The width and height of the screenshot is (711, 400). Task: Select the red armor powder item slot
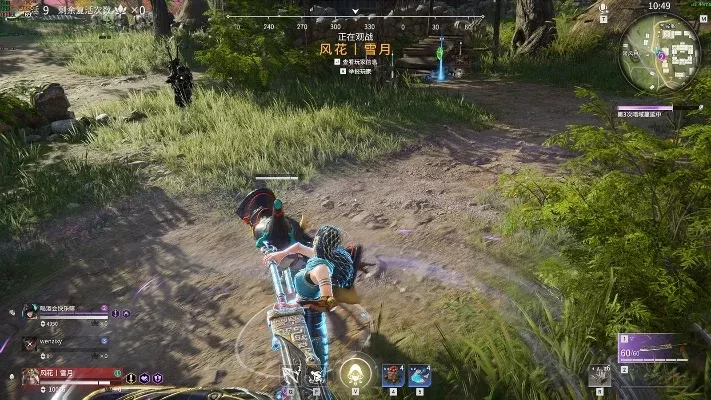[393, 374]
